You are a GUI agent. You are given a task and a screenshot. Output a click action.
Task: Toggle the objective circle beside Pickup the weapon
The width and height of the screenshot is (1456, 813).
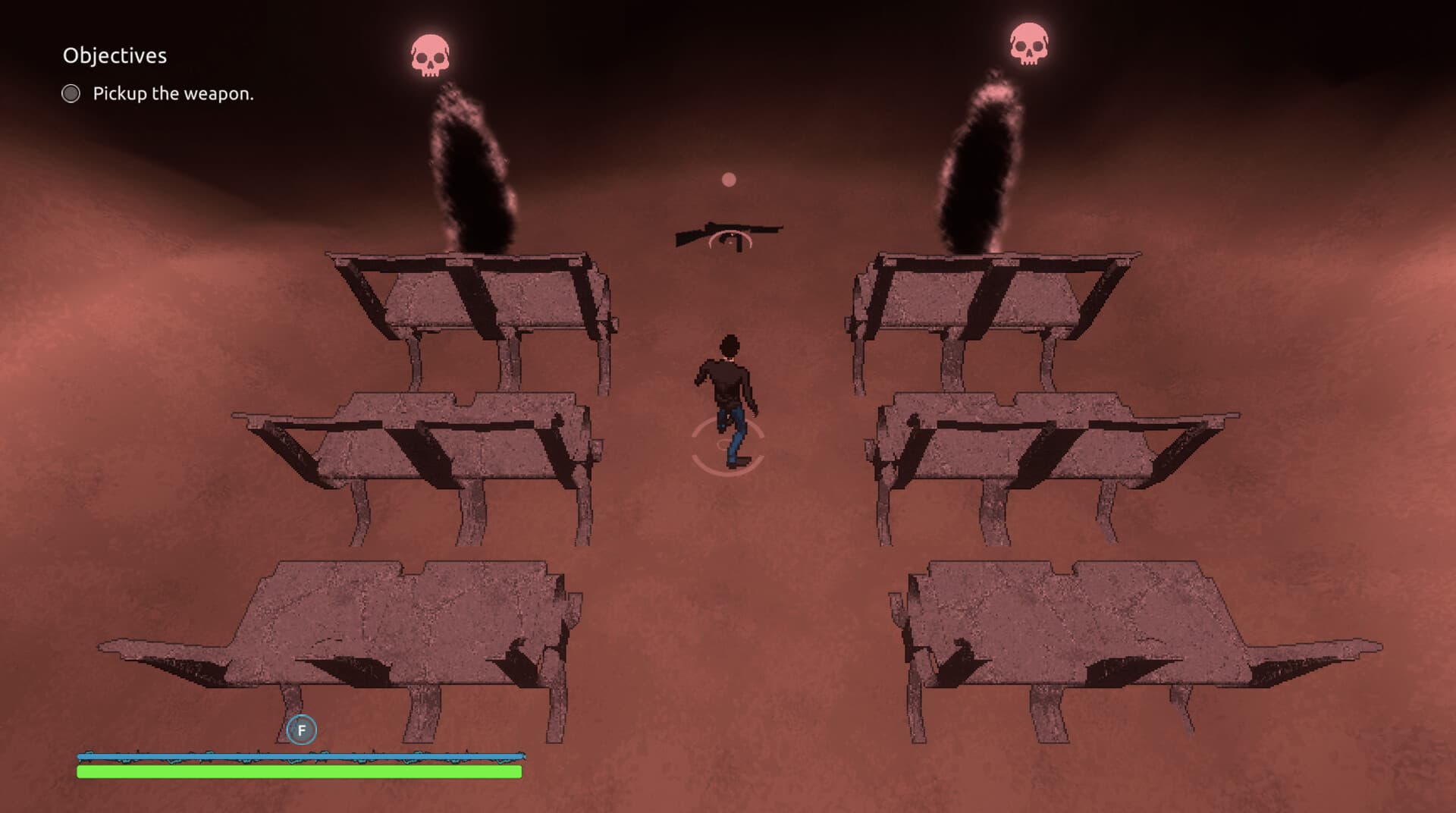(x=71, y=94)
